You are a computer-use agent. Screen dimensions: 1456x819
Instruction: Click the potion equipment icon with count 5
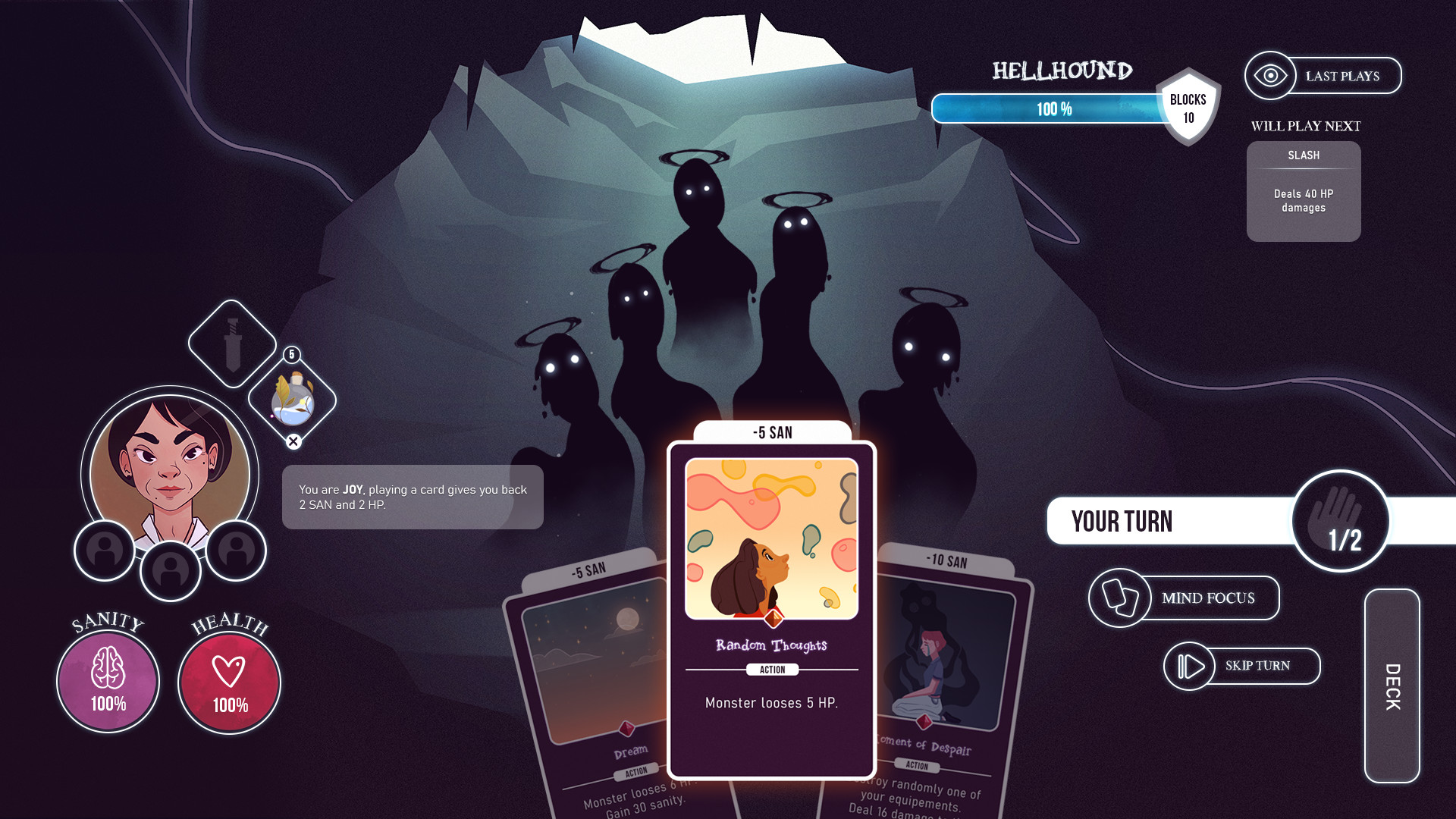tap(292, 403)
